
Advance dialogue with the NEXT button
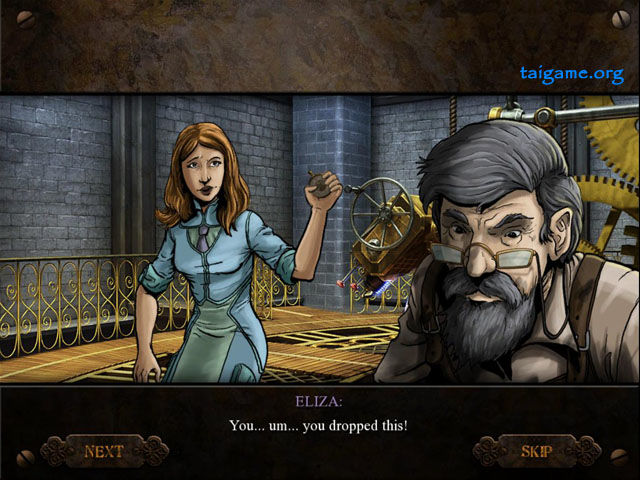(x=104, y=451)
